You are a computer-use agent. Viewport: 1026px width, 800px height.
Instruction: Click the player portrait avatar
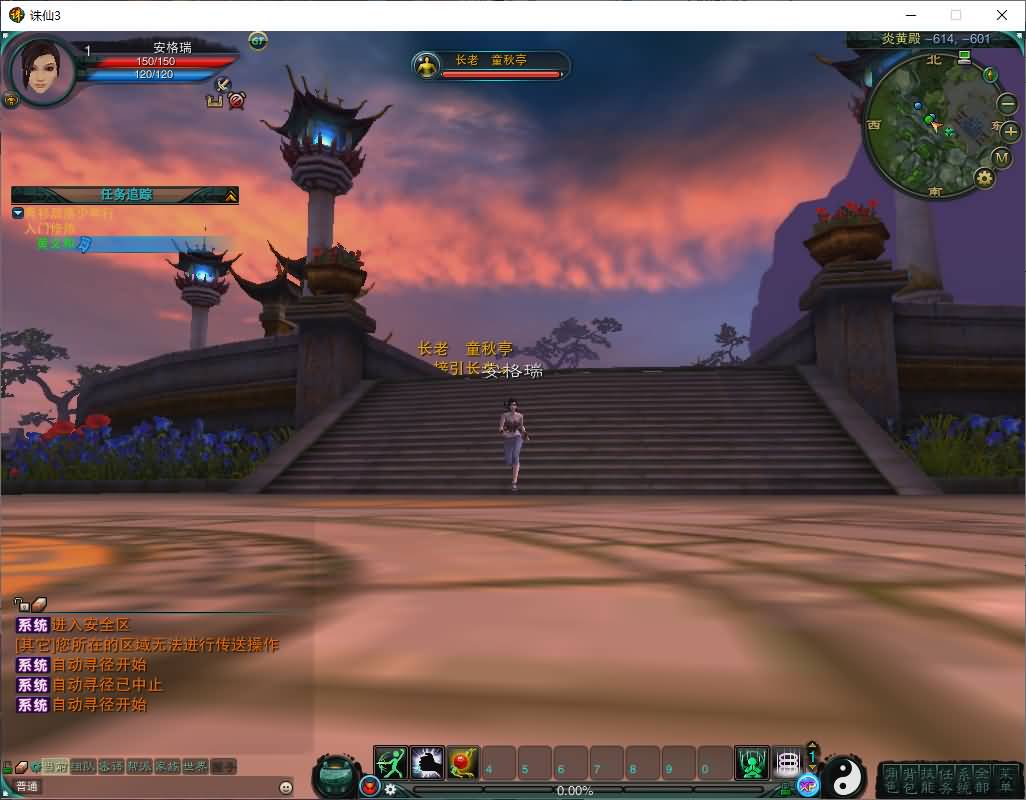point(42,68)
